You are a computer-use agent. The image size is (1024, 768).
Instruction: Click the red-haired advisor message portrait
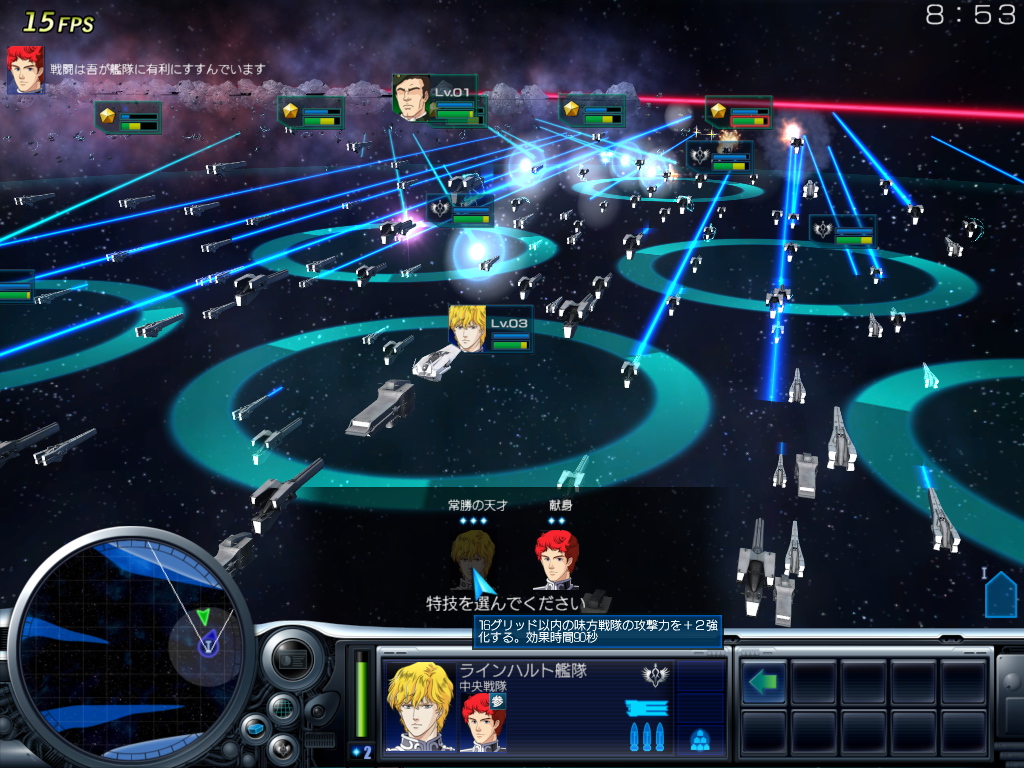point(25,70)
